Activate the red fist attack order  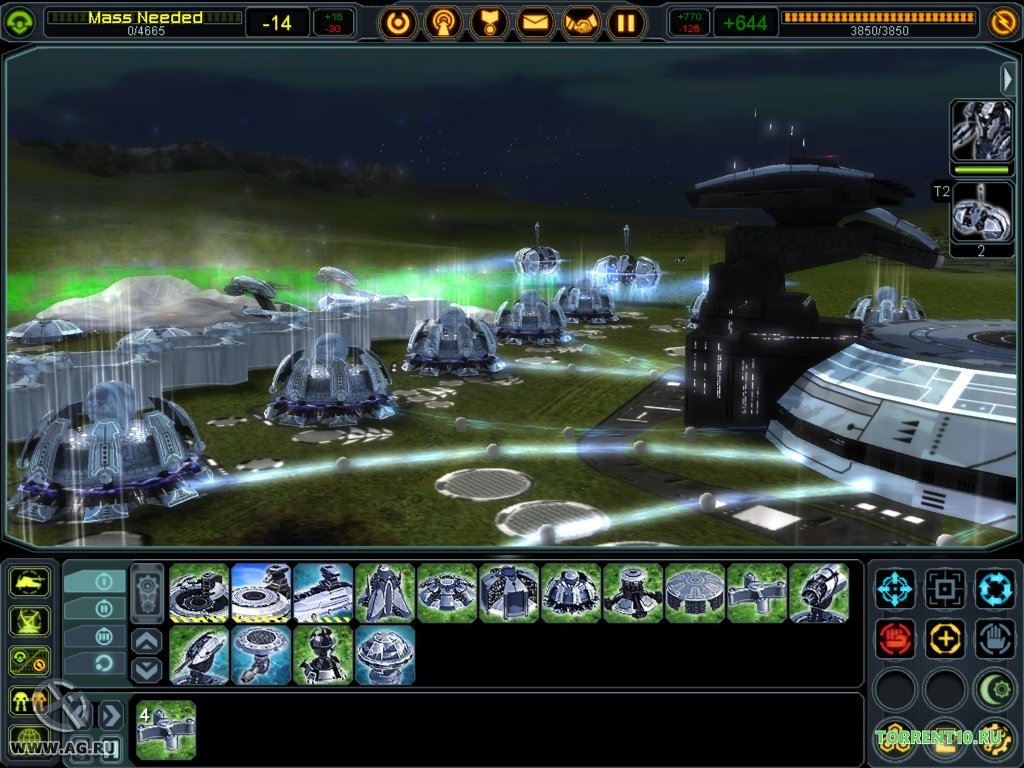[x=895, y=639]
